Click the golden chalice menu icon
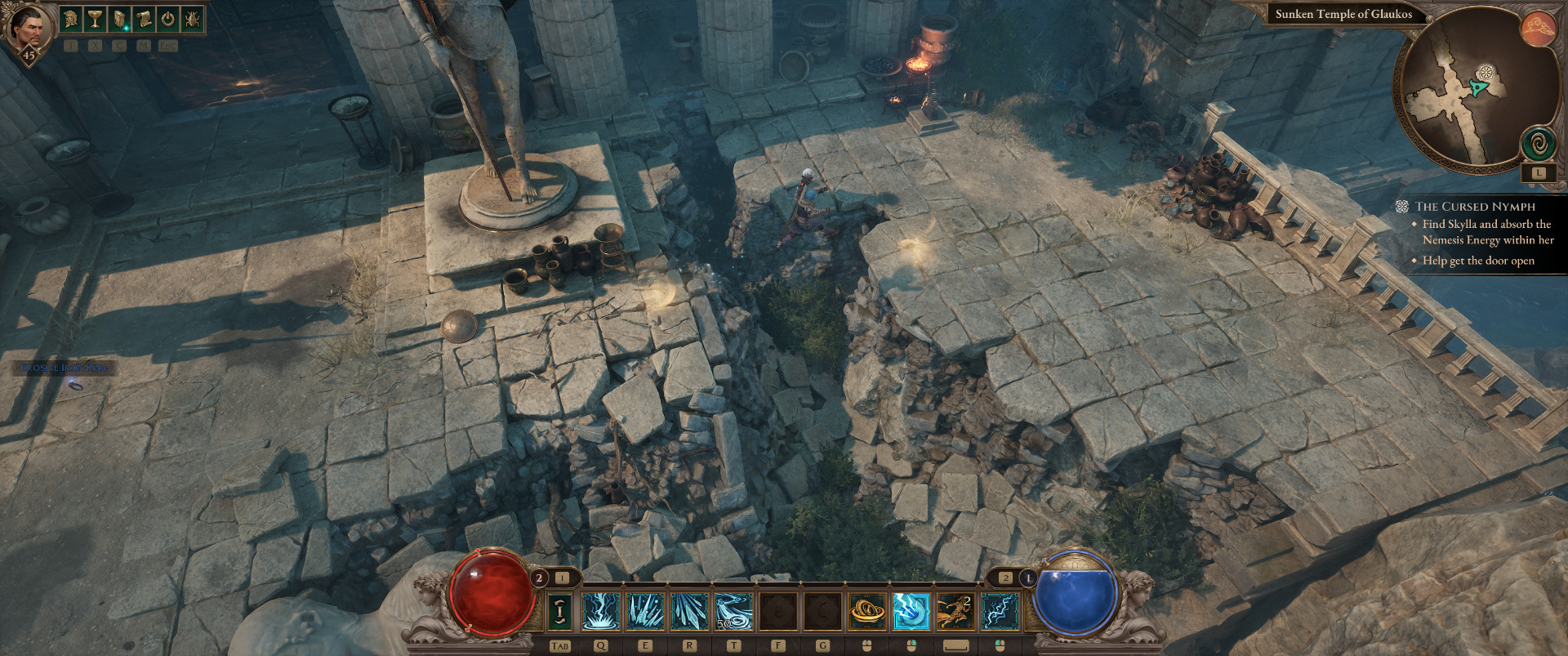 pyautogui.click(x=95, y=19)
